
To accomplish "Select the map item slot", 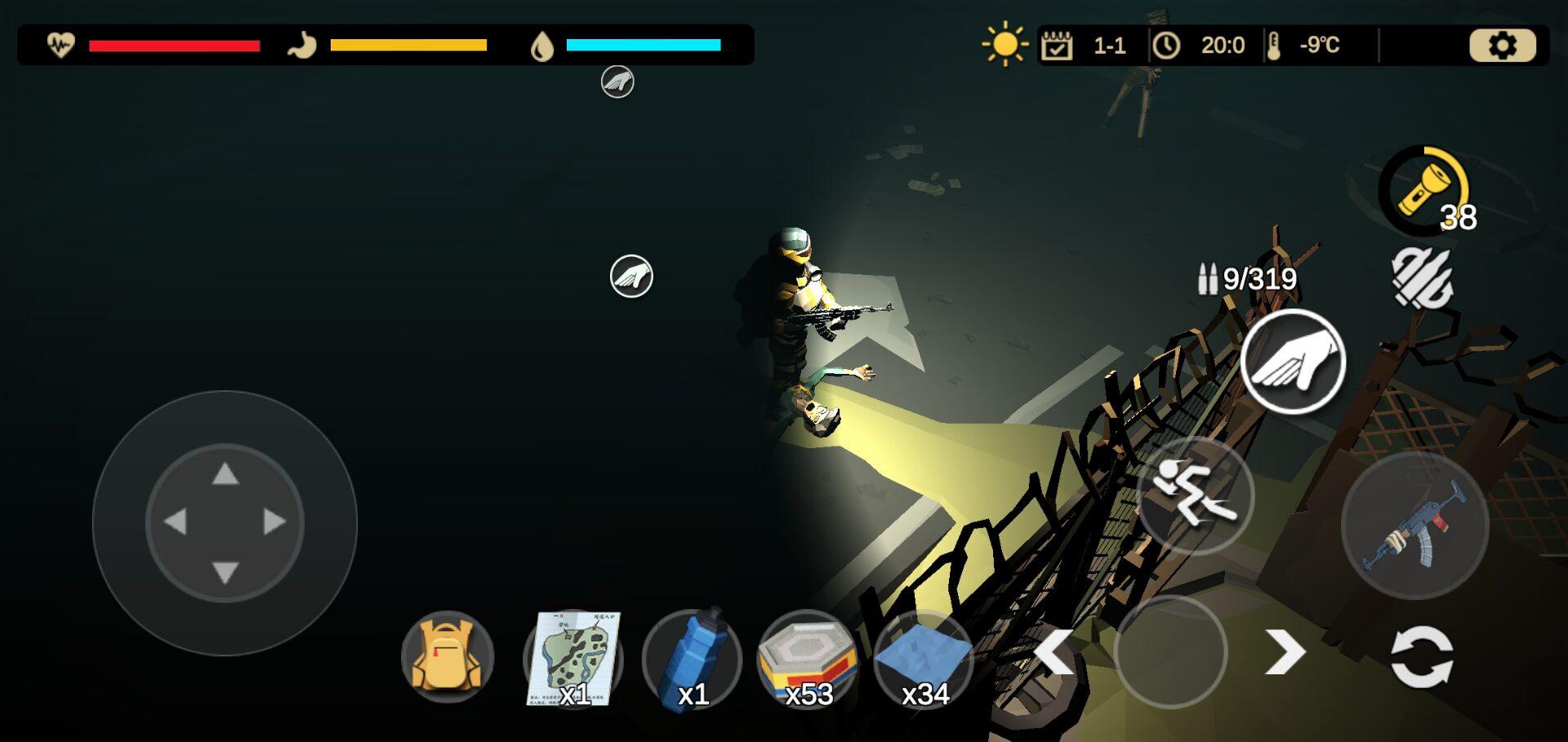I will (x=573, y=658).
